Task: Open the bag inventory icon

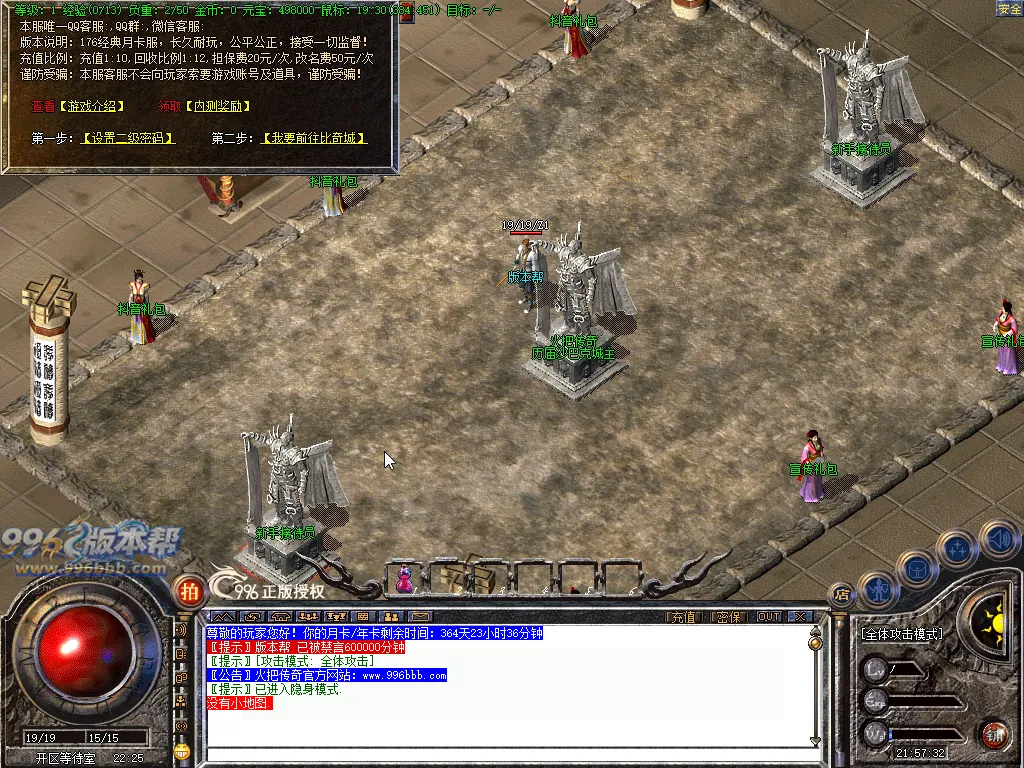Action: (x=916, y=569)
